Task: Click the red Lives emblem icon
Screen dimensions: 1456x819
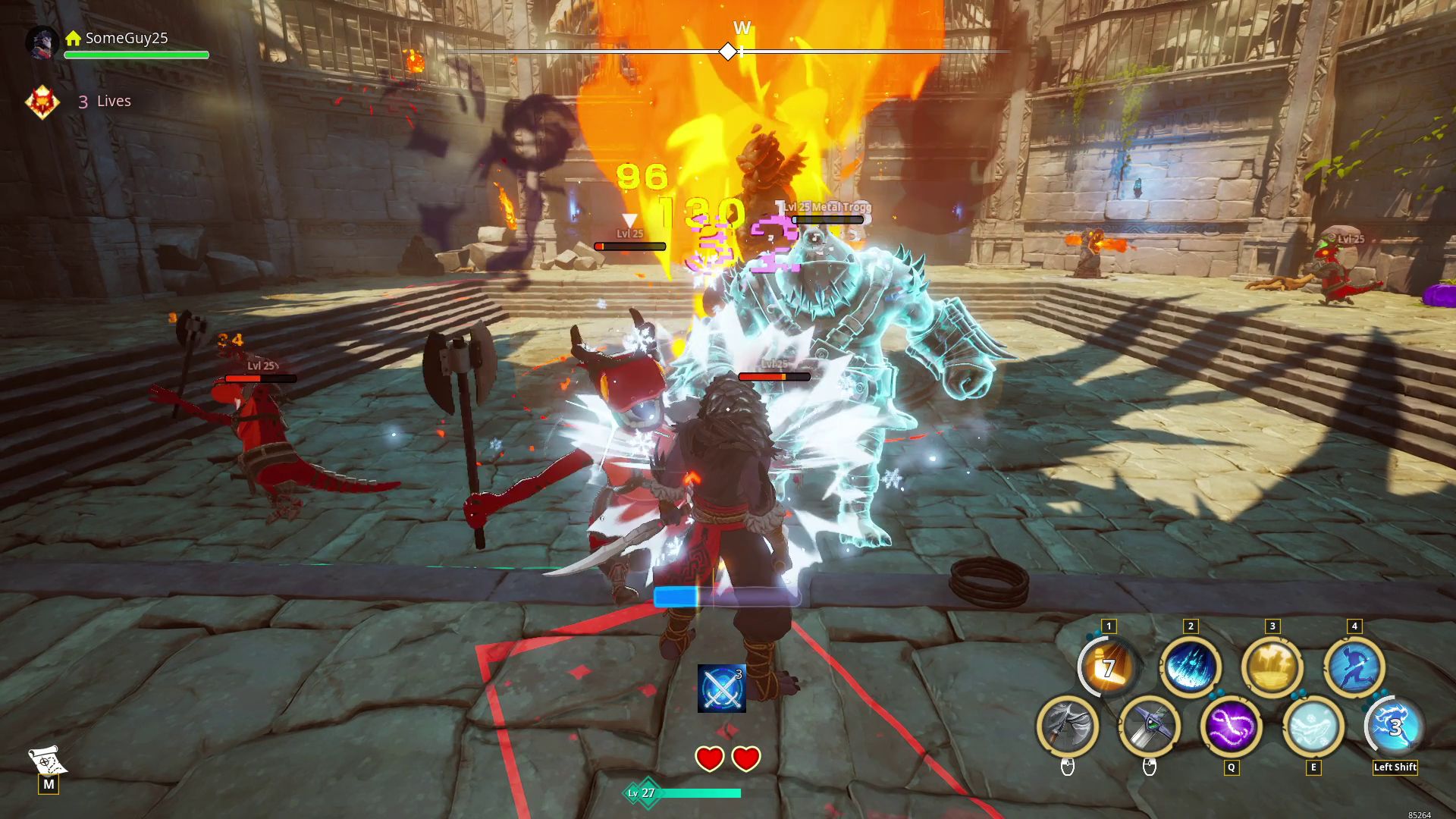Action: [42, 102]
